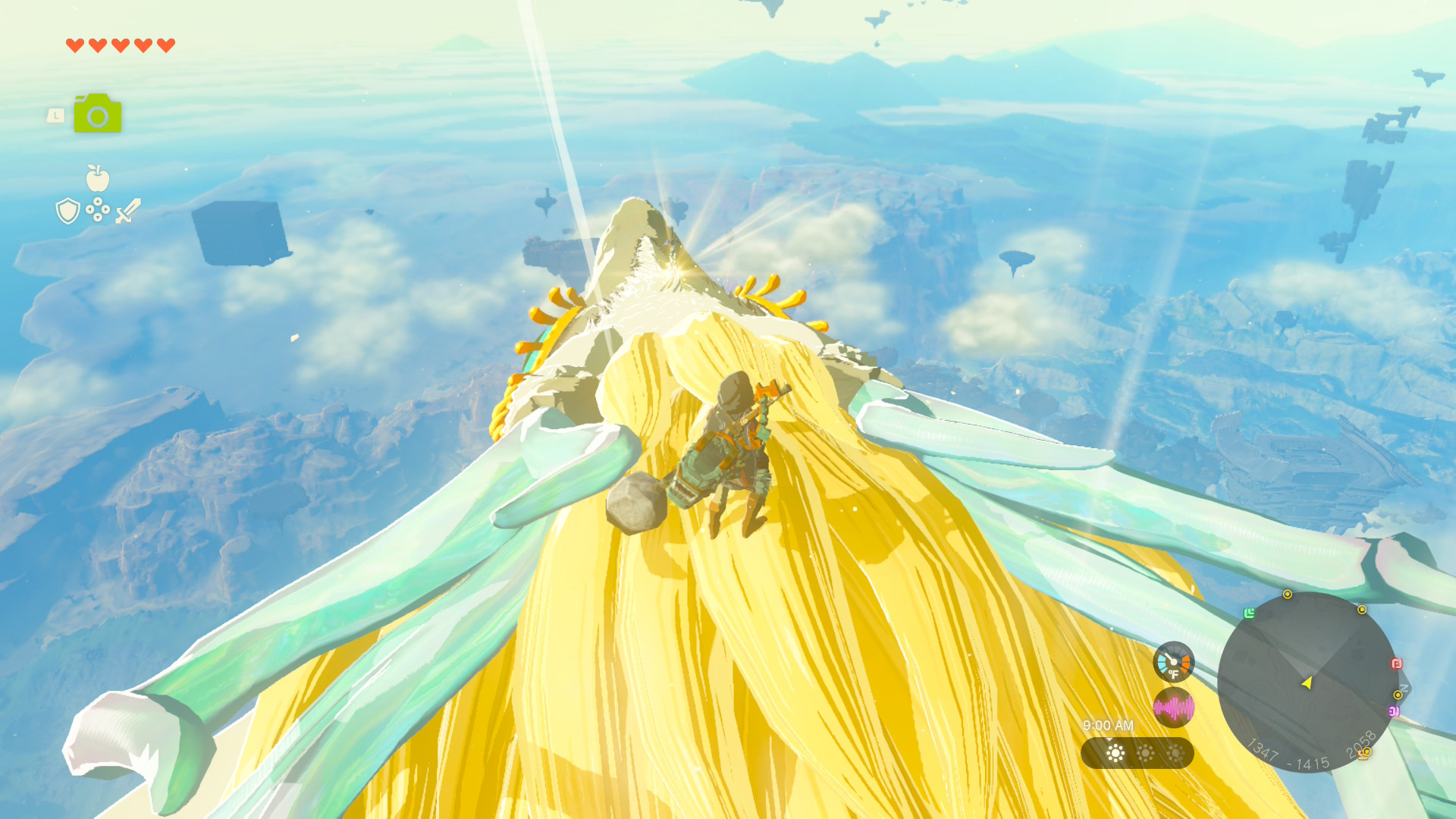Select the red marker on the minimap edge
Viewport: 1456px width, 819px height.
click(x=1396, y=664)
